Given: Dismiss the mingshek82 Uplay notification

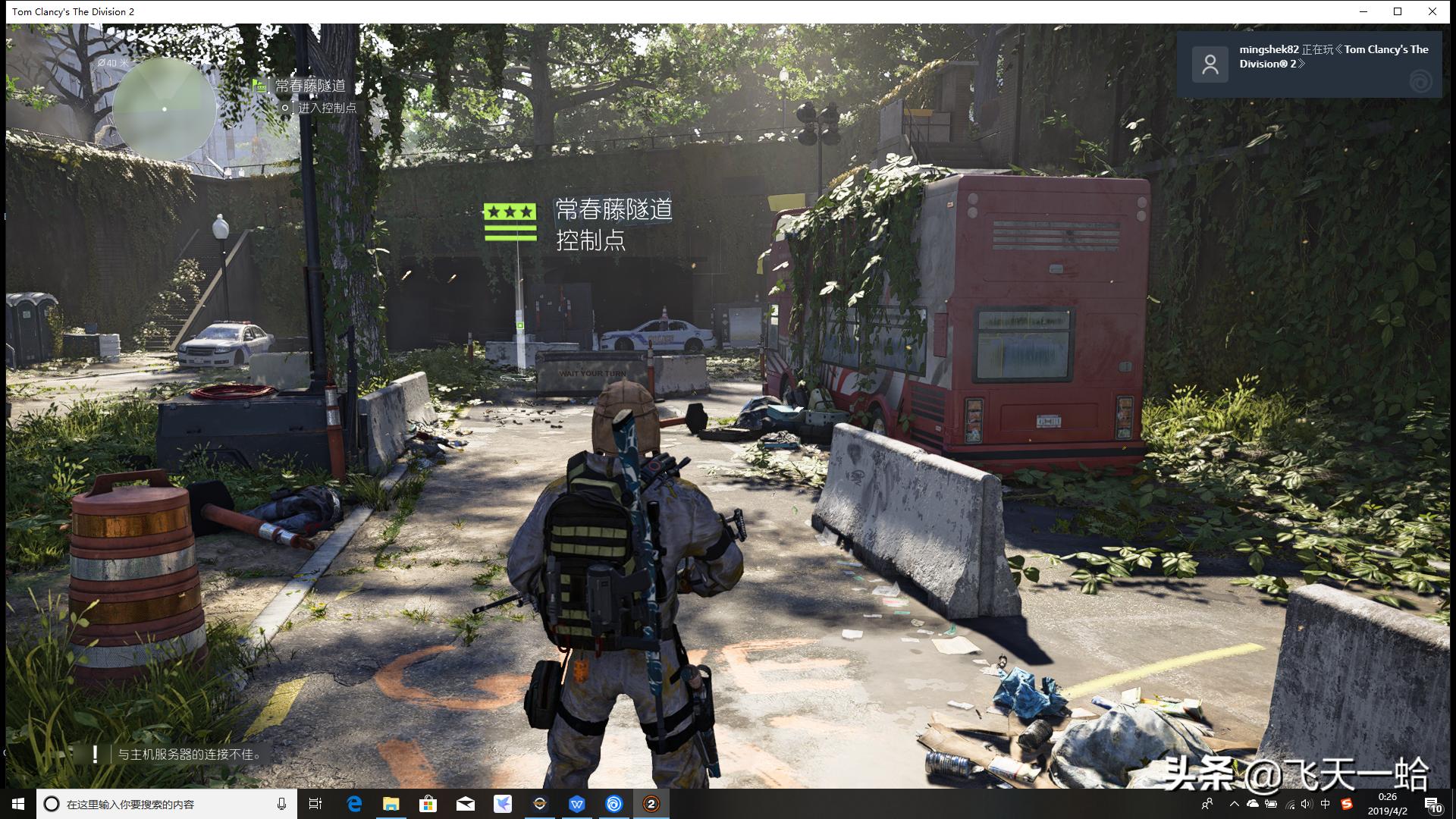Looking at the screenshot, I should pos(1314,64).
